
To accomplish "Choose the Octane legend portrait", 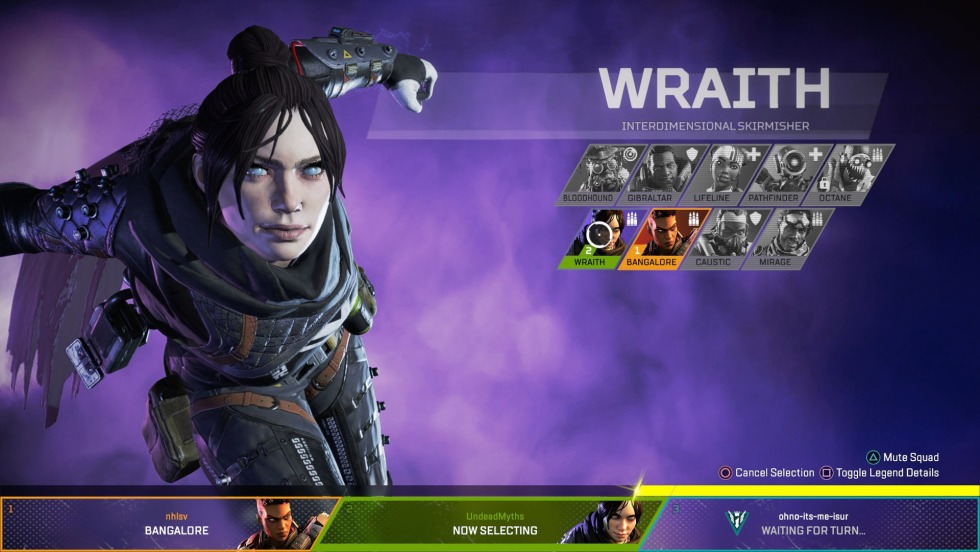I will [x=850, y=172].
